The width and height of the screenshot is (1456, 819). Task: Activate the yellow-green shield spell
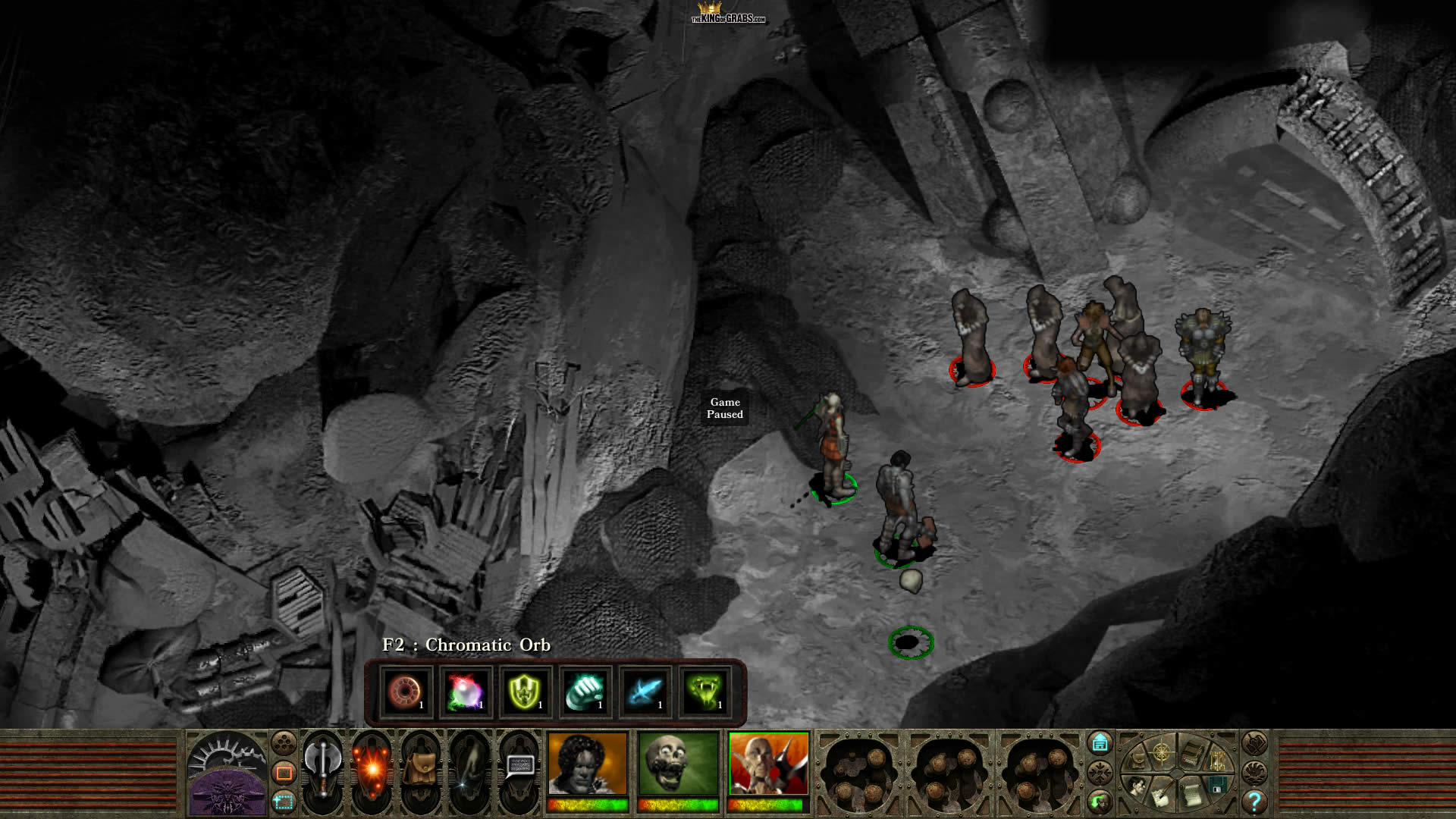coord(525,692)
